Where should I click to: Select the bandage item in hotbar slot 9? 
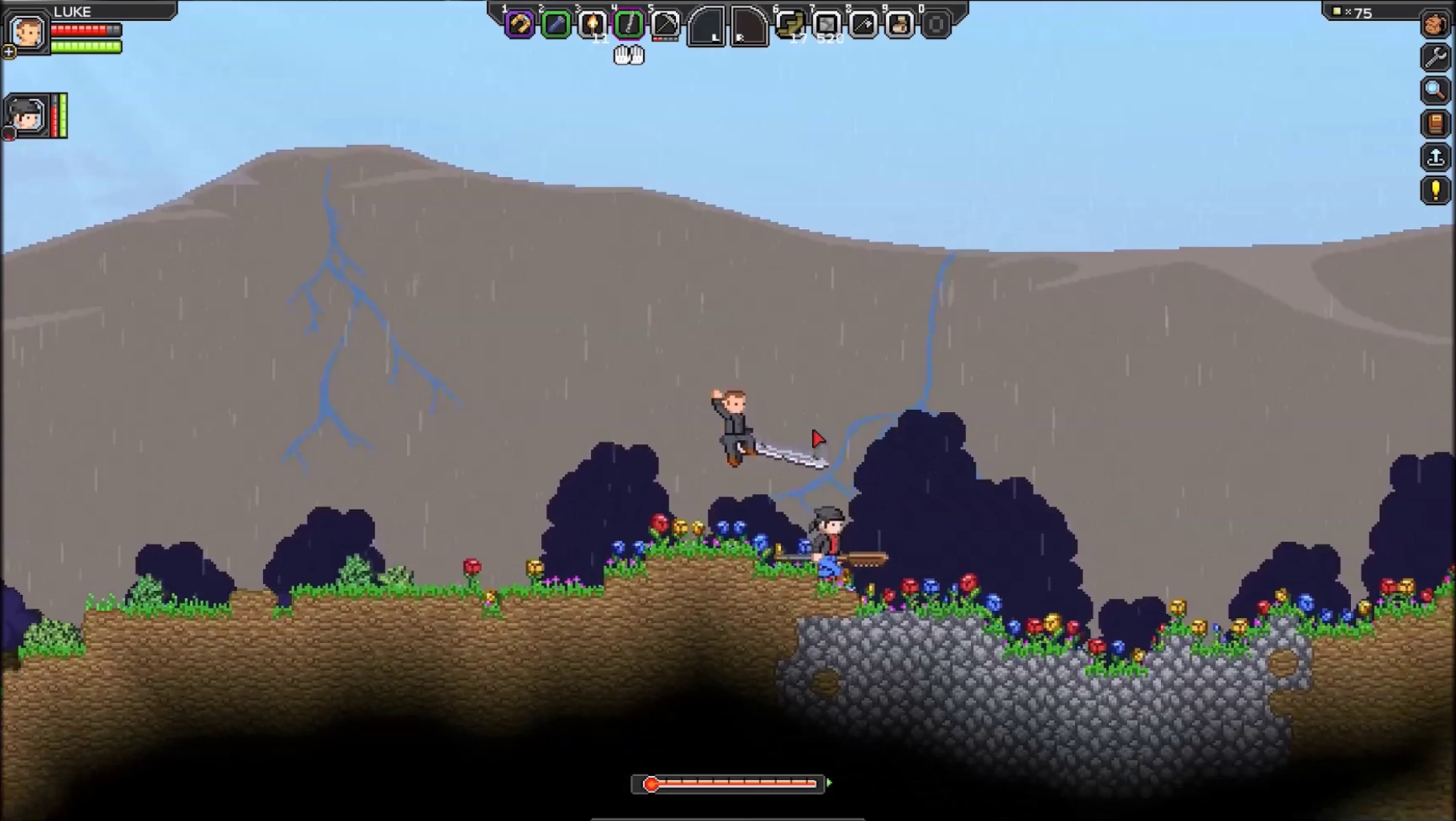coord(900,25)
